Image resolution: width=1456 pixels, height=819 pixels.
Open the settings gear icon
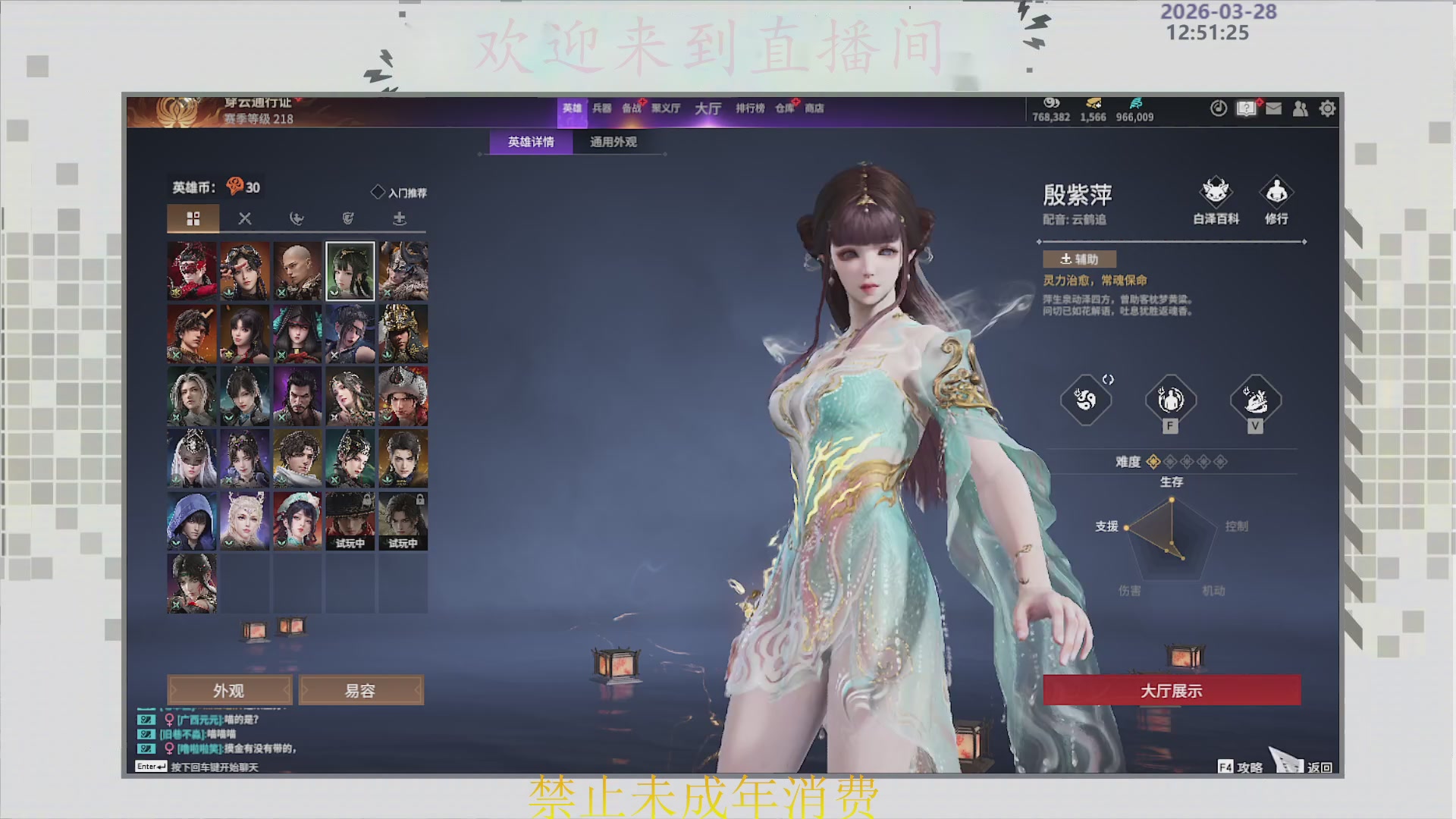[1328, 108]
